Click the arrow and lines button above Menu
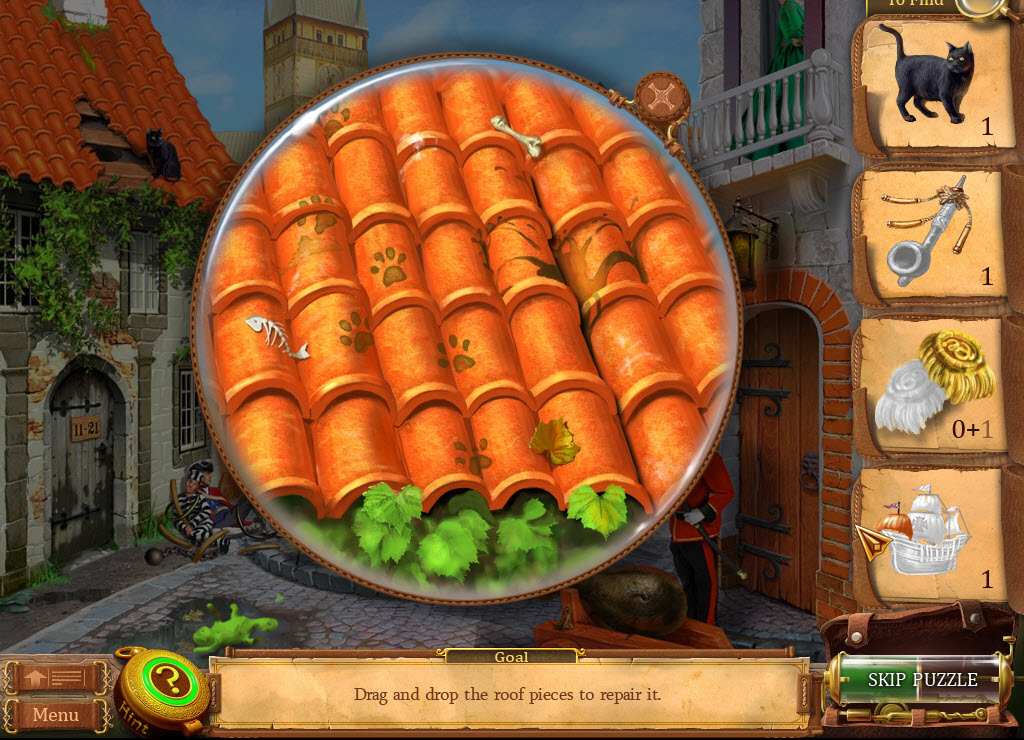 [x=56, y=679]
